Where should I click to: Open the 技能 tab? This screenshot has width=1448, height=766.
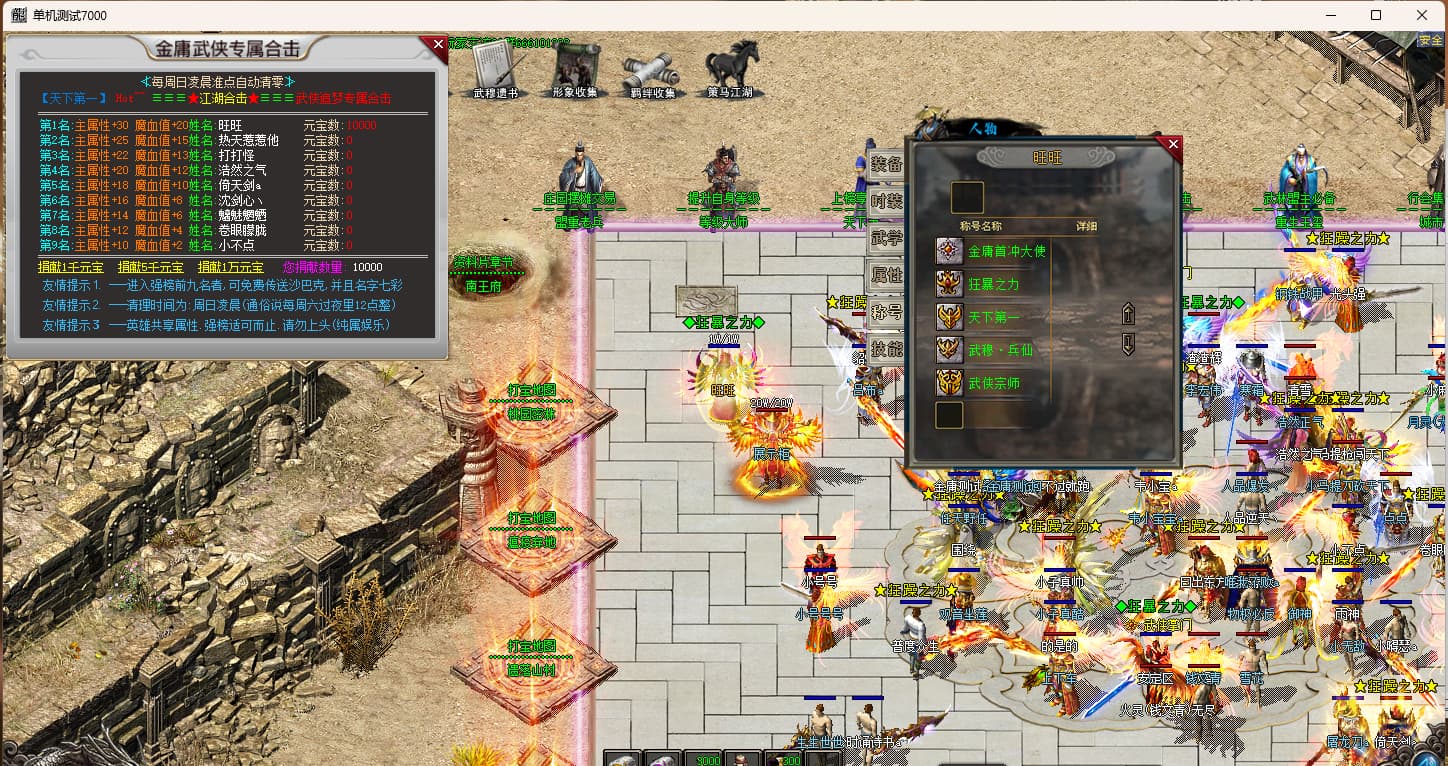click(x=886, y=349)
